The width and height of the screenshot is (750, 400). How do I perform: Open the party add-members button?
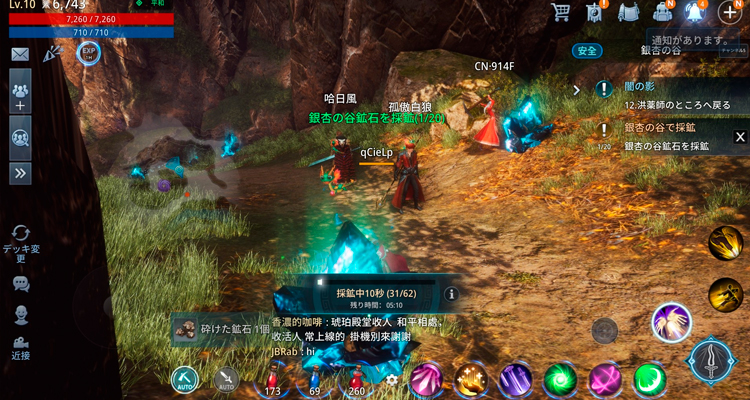20,95
